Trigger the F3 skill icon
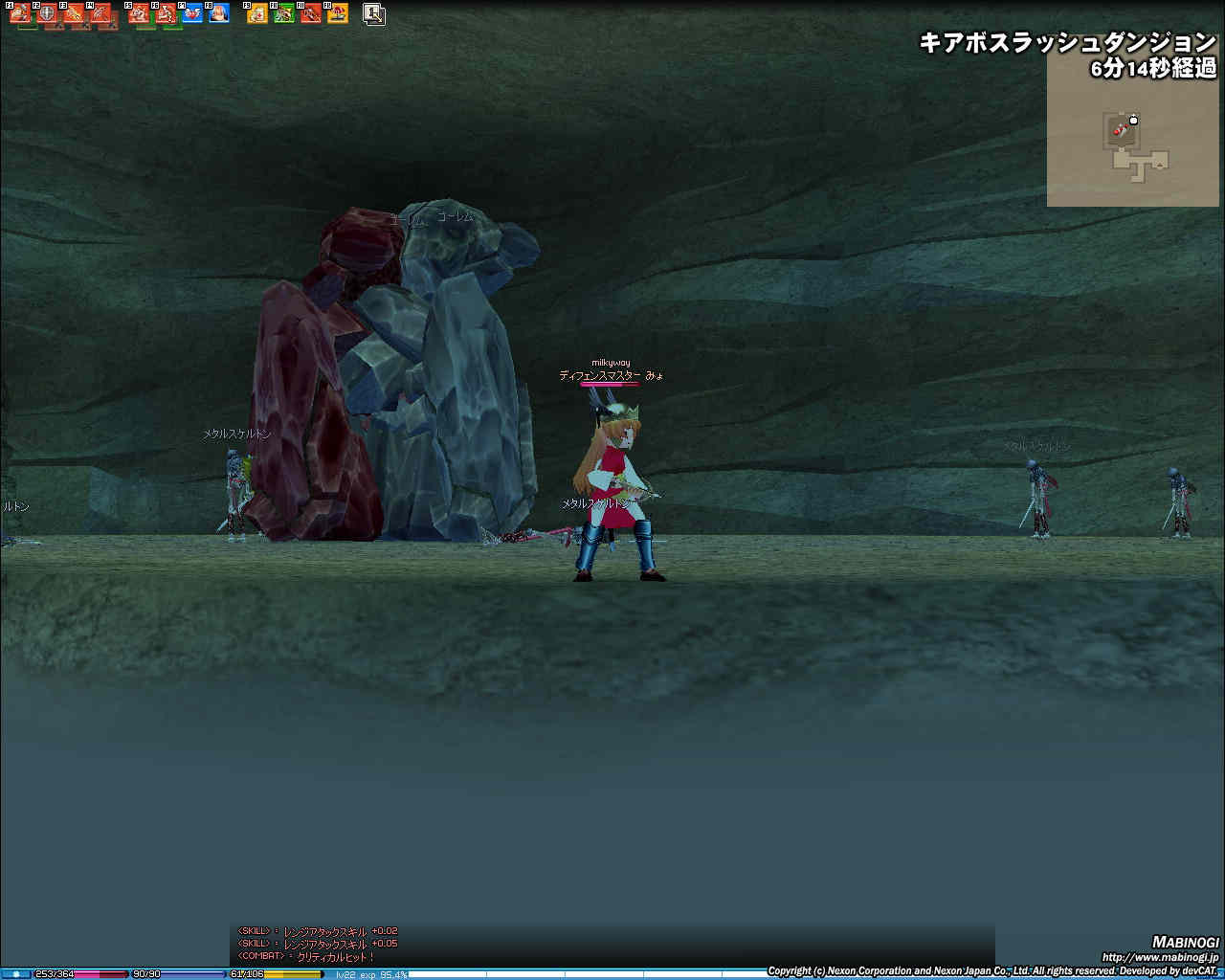This screenshot has width=1225, height=980. coord(75,13)
